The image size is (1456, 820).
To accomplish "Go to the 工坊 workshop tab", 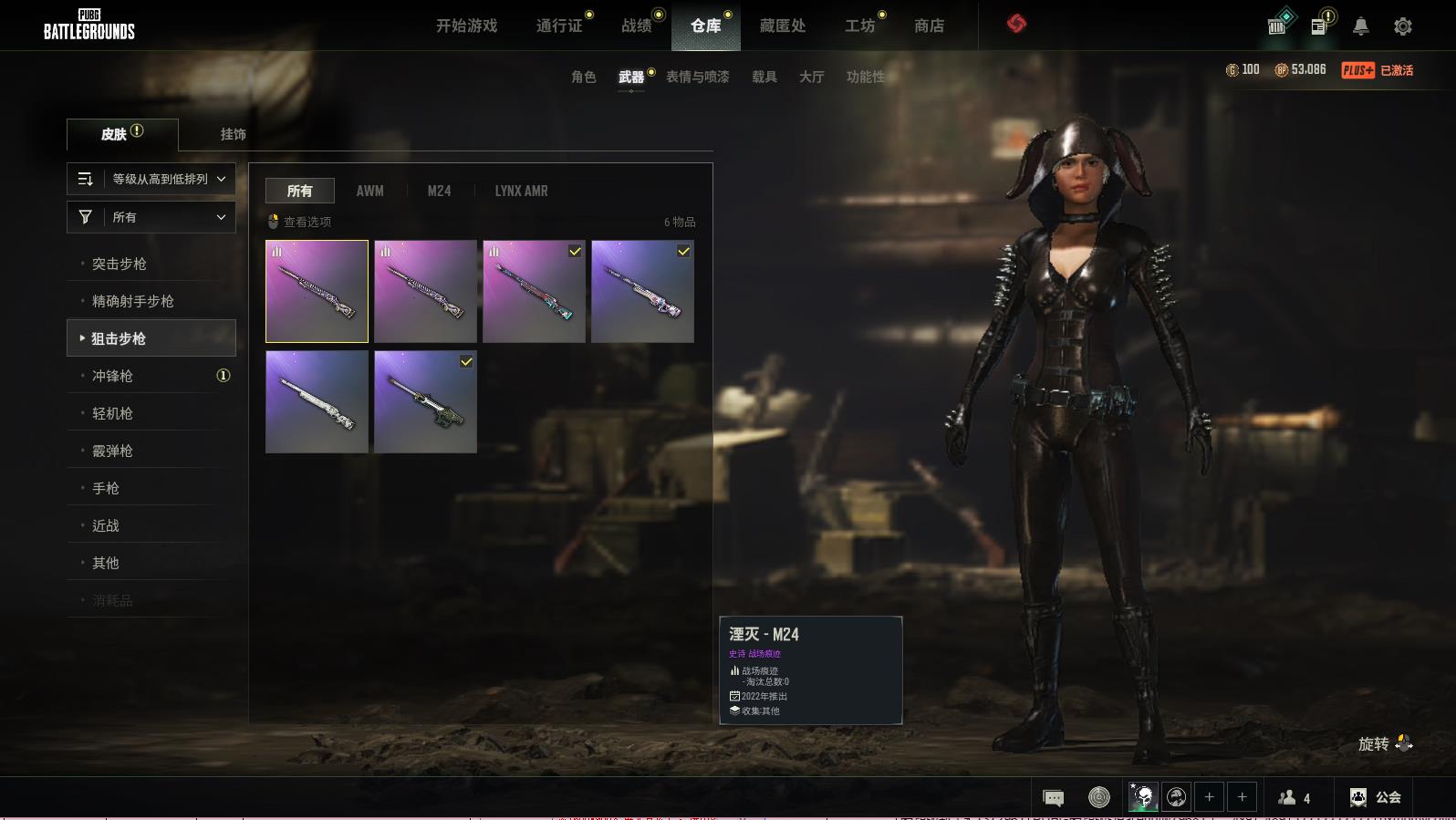I will [x=859, y=26].
